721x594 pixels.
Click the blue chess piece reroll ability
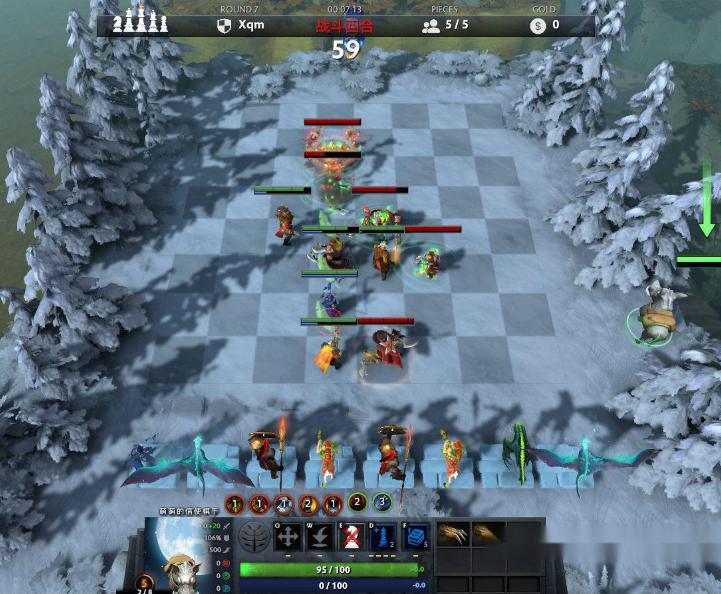coord(386,537)
